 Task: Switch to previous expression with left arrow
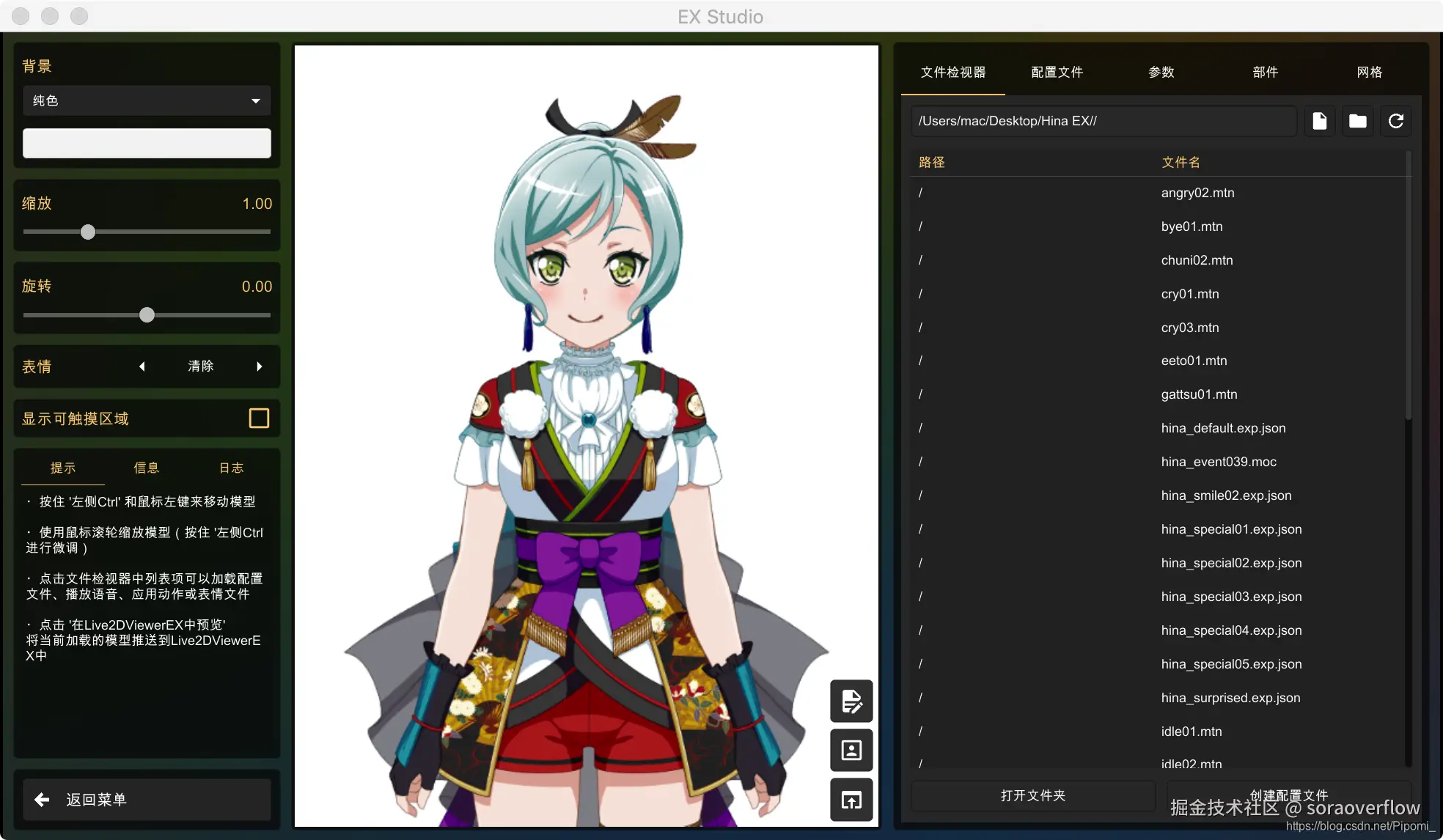pyautogui.click(x=142, y=366)
